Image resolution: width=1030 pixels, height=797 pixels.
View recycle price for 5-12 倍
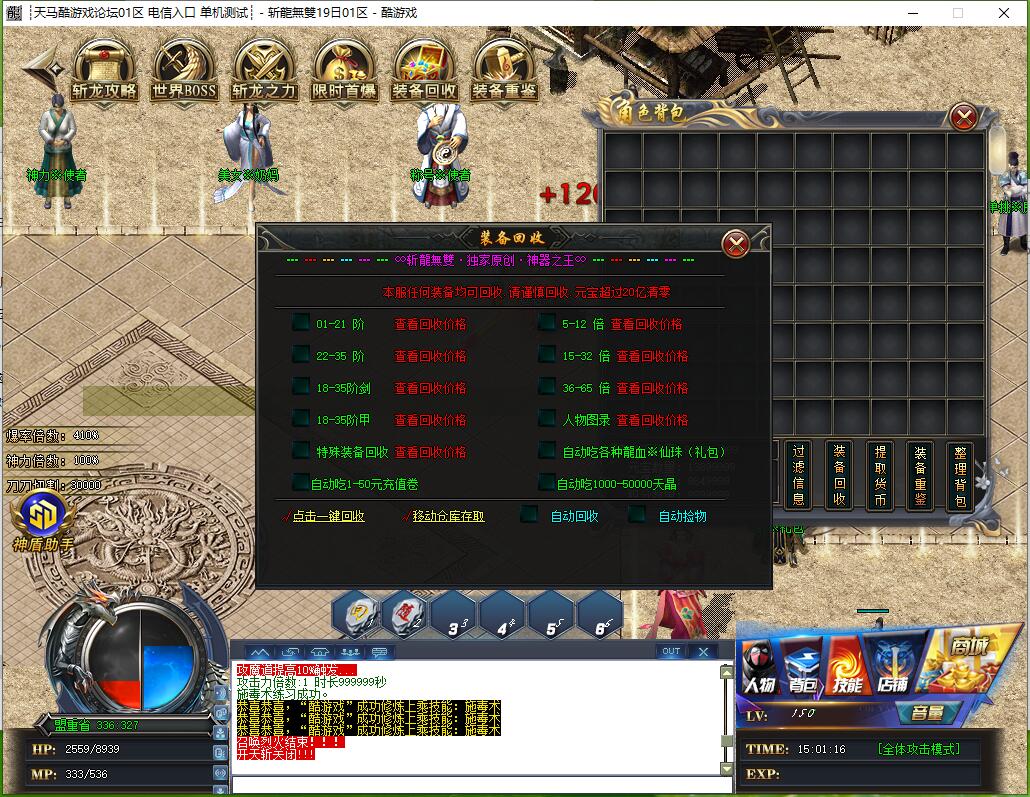[646, 324]
